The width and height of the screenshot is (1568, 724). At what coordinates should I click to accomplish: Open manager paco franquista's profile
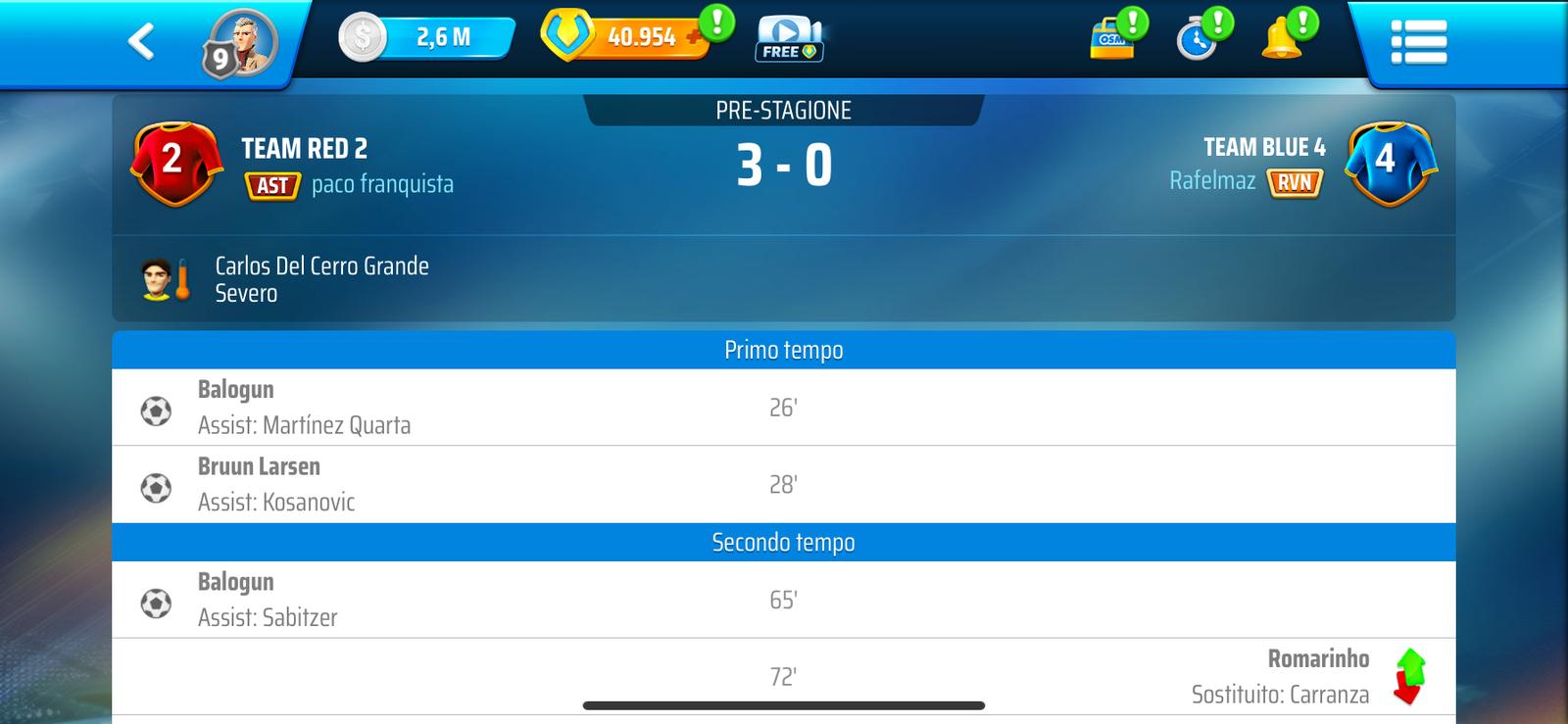(382, 184)
